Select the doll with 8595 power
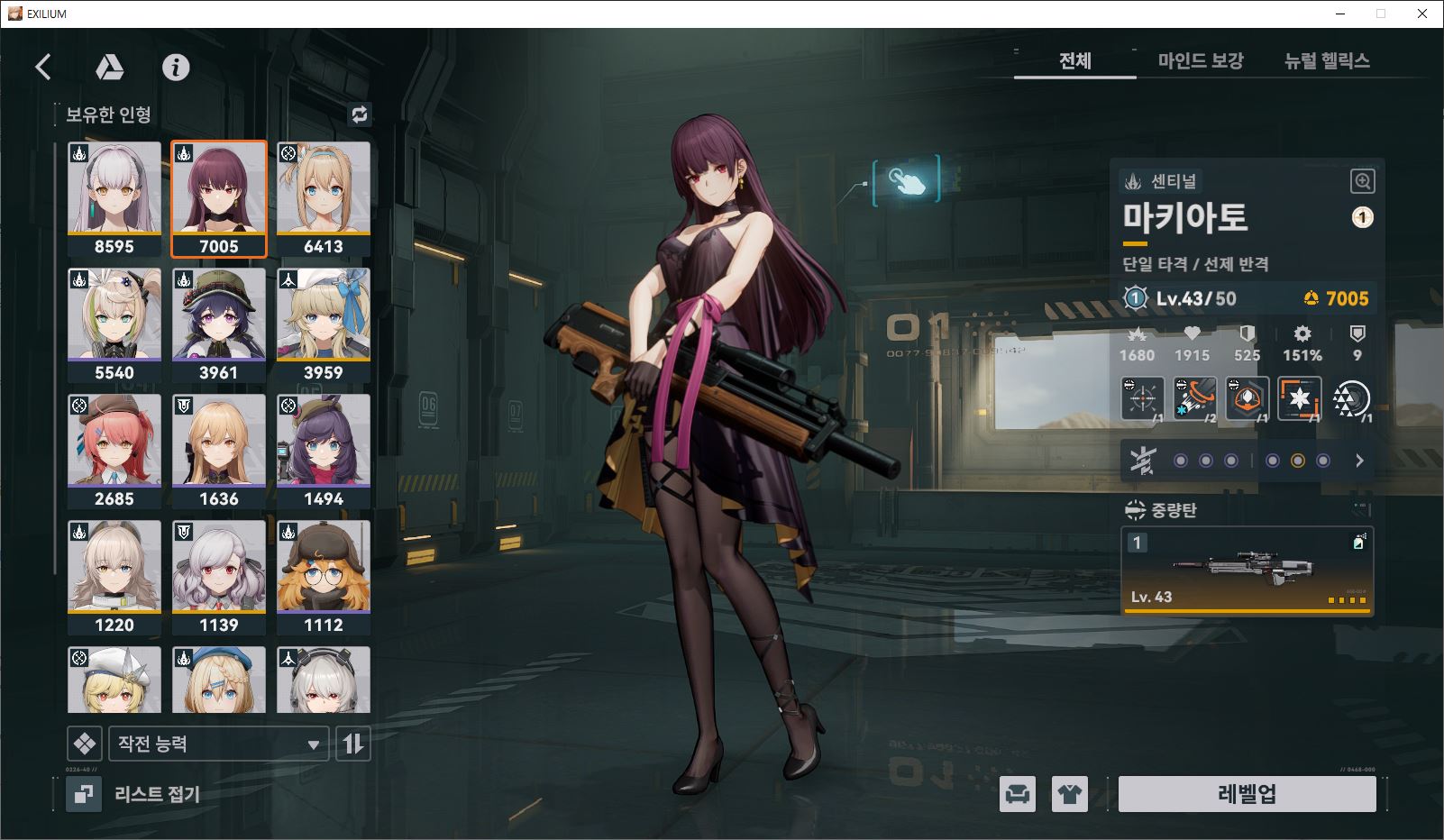Screen dimensions: 1444x840 [x=114, y=198]
